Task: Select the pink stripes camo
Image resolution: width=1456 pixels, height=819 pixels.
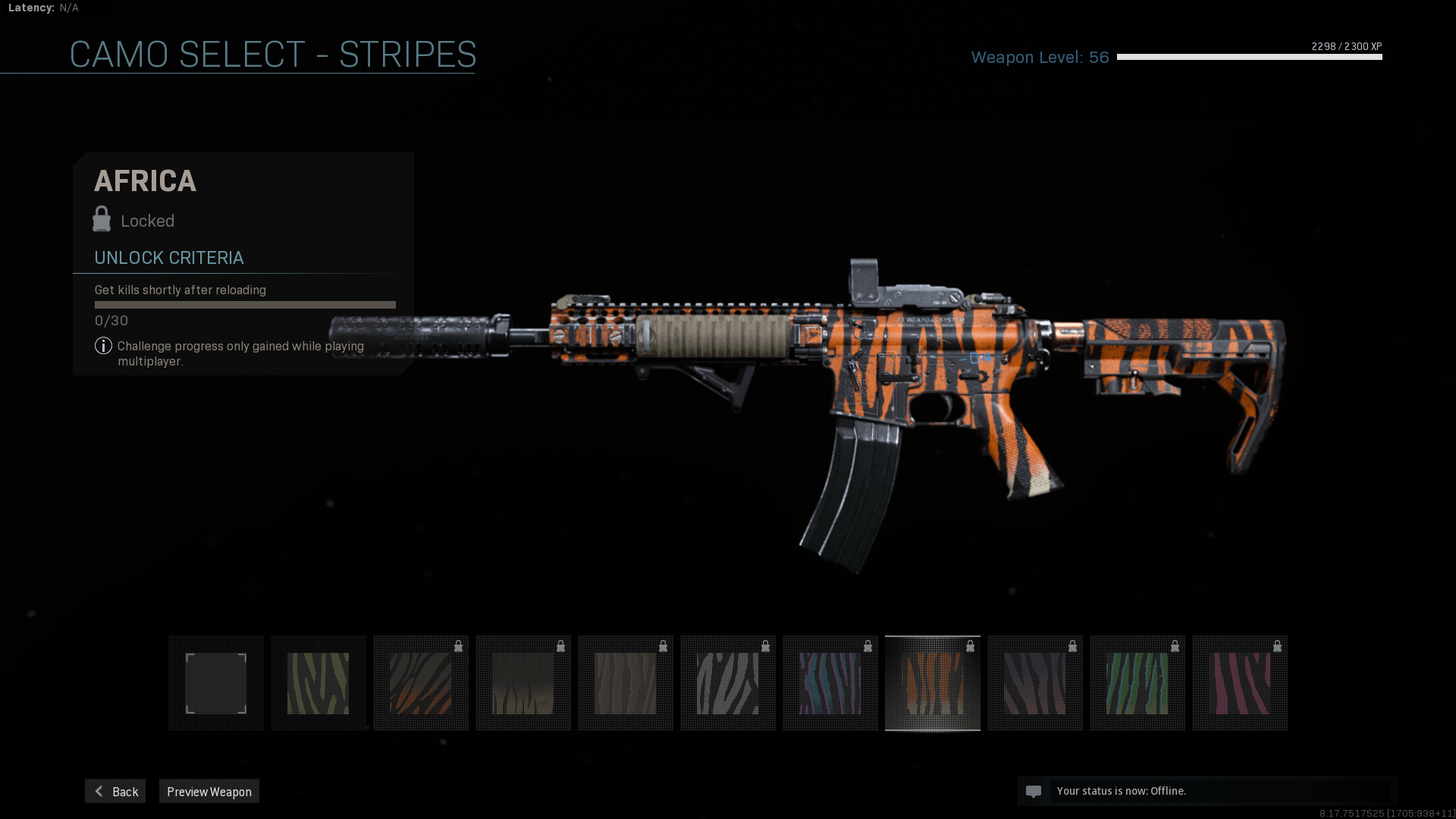Action: coord(1240,683)
